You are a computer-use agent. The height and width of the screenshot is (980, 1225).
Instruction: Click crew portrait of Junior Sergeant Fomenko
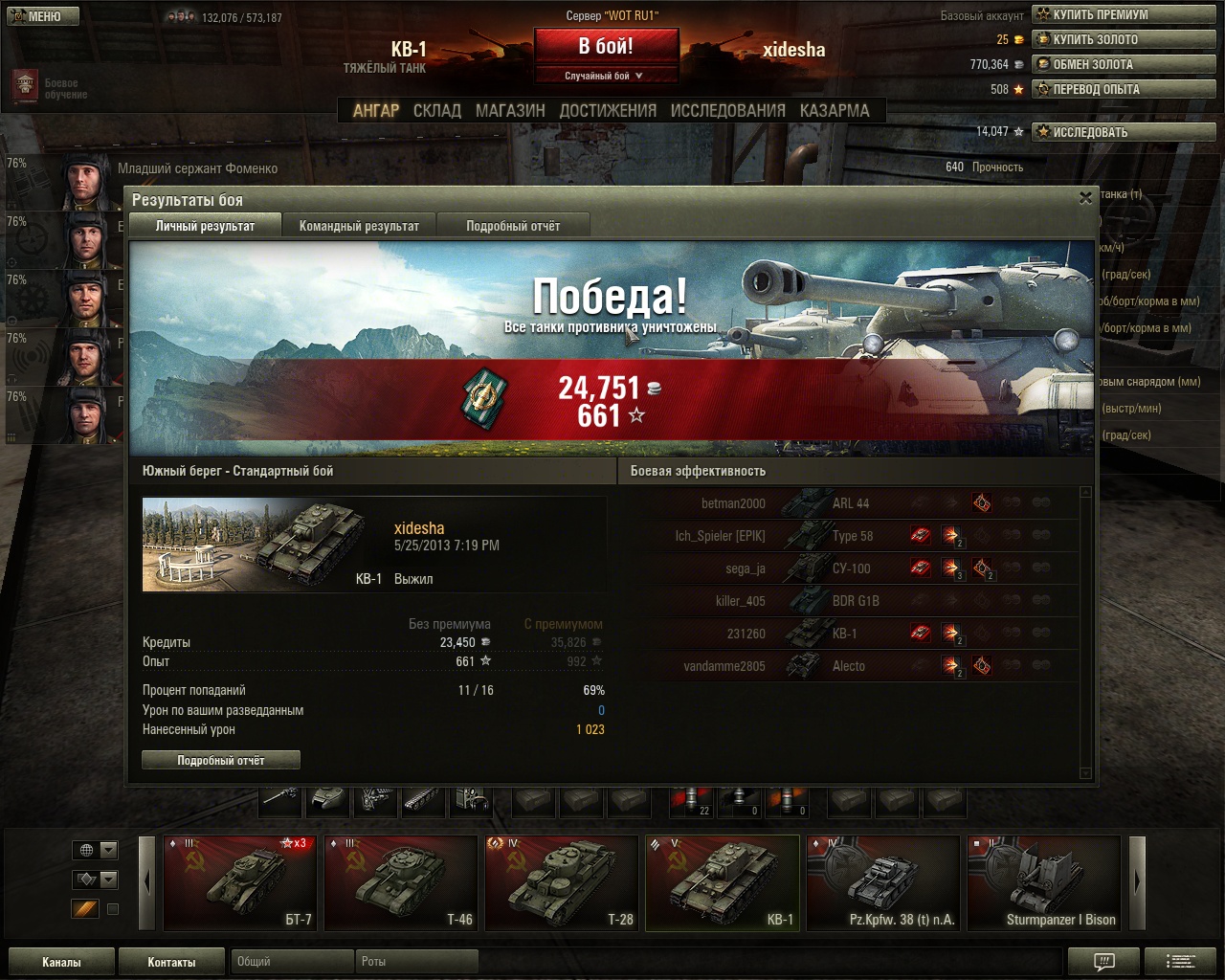(x=84, y=182)
